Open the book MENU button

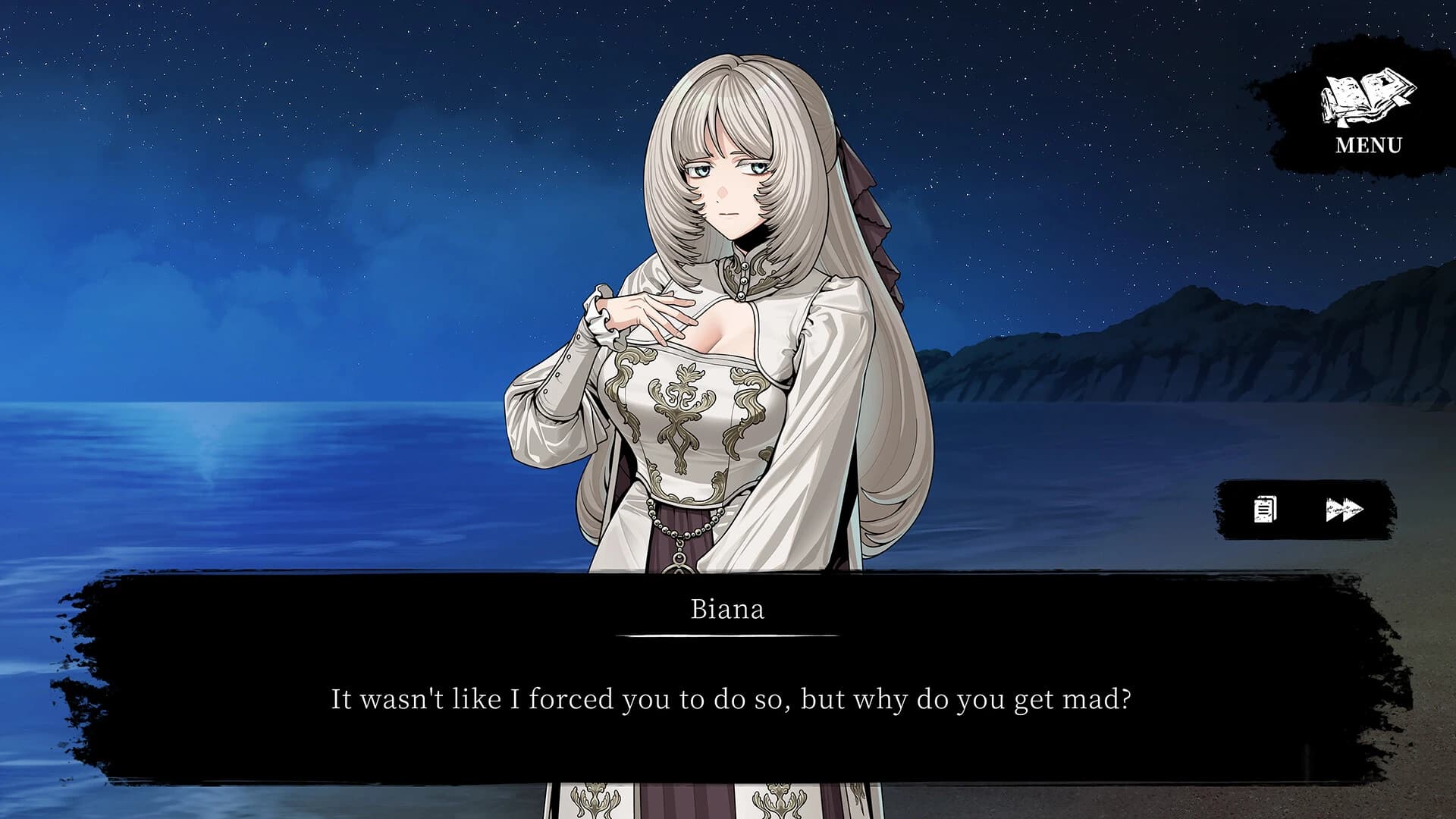point(1368,111)
